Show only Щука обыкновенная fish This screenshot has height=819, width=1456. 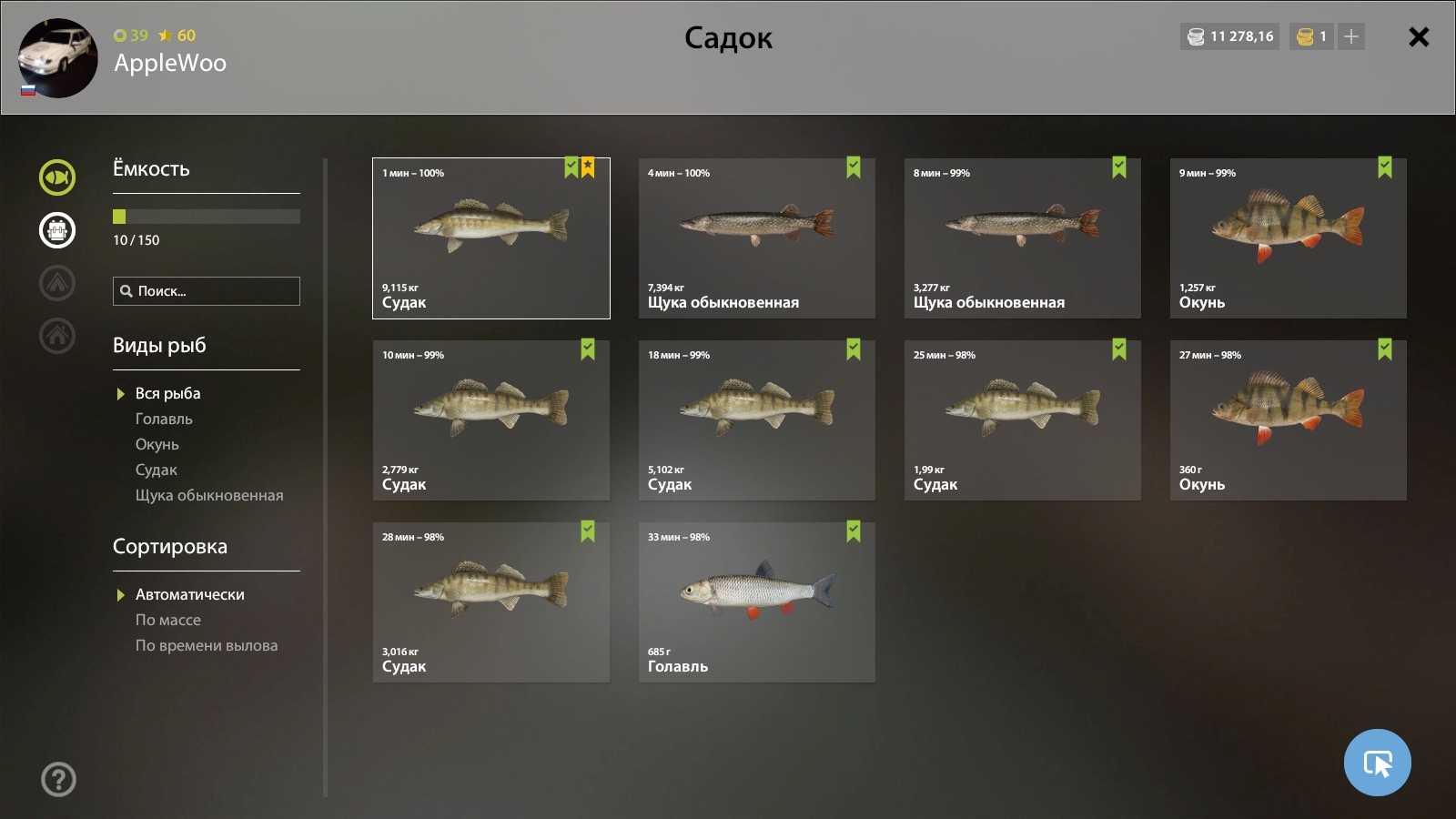(x=209, y=496)
